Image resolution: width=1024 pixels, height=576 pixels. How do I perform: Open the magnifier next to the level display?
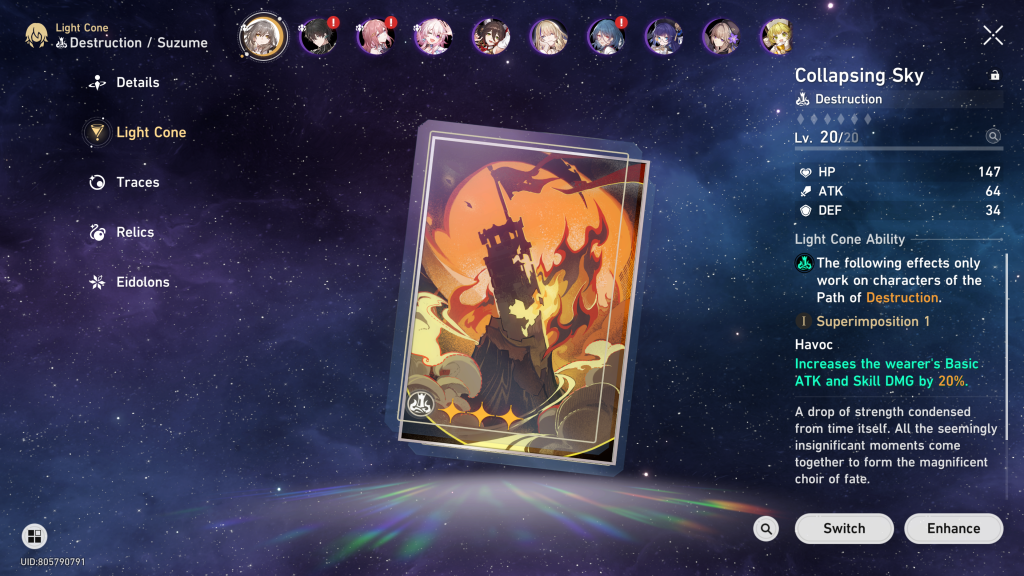993,136
